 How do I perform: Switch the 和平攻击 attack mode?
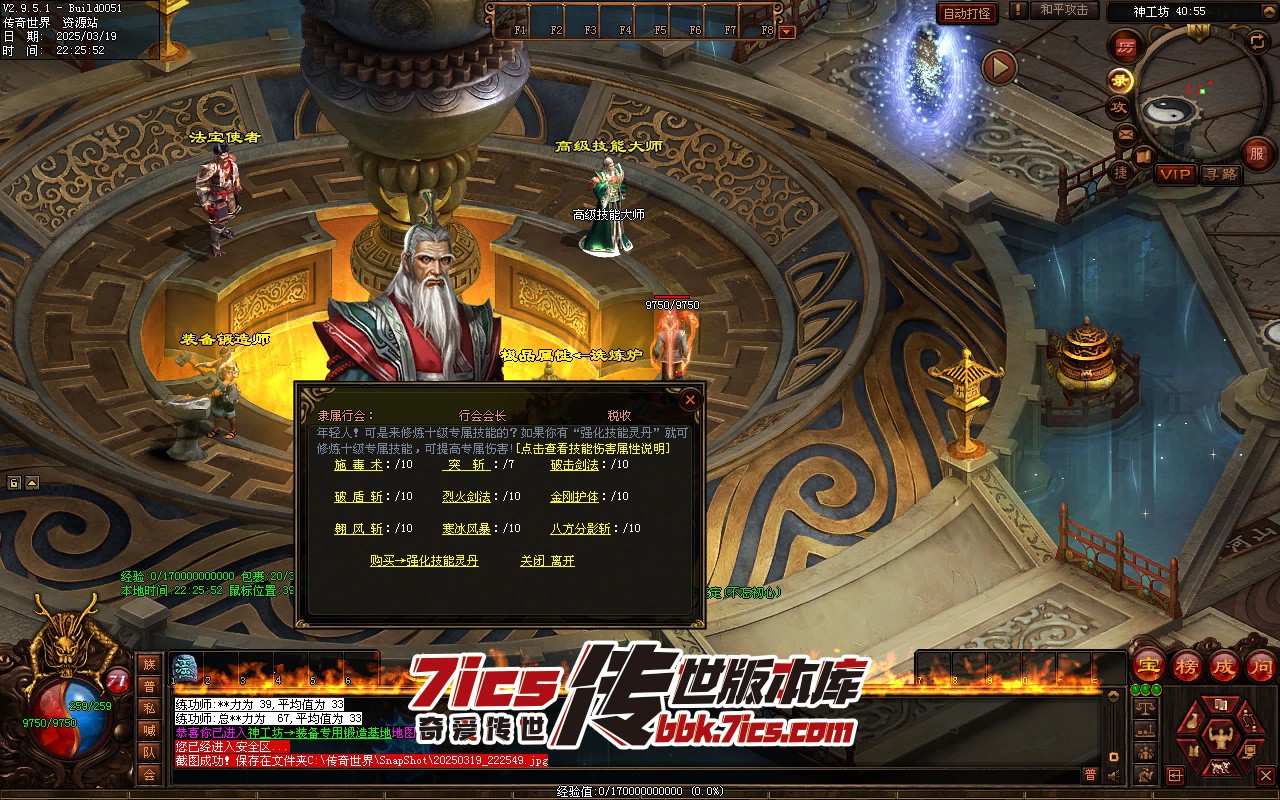click(x=1063, y=10)
